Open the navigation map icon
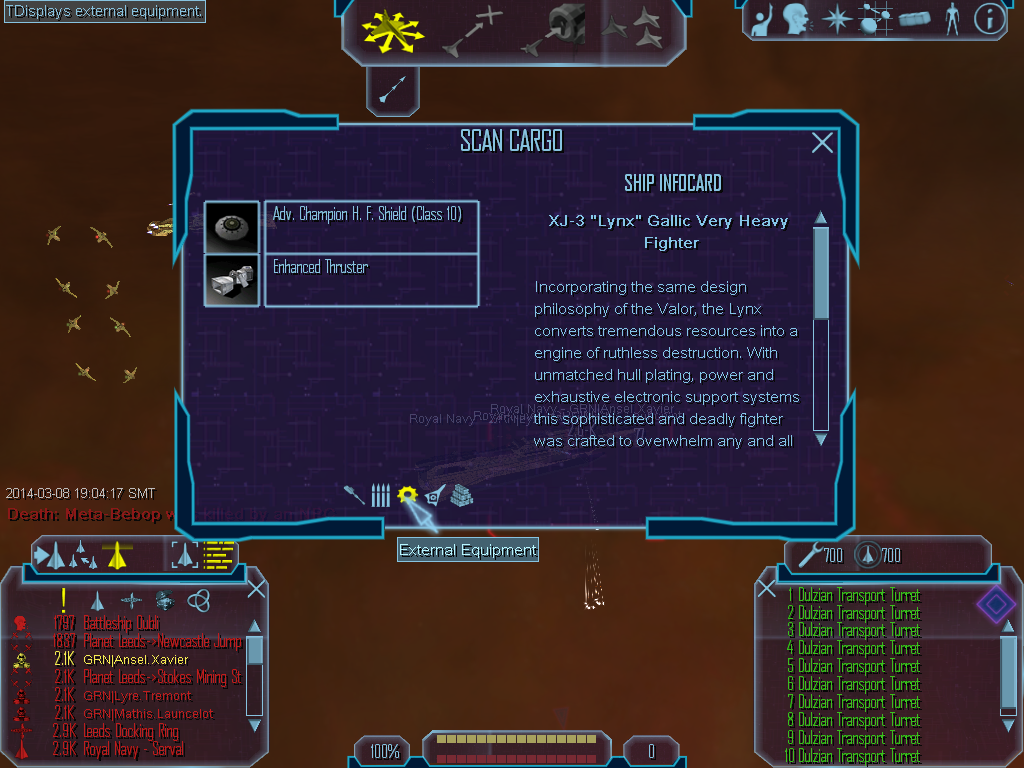 [874, 19]
